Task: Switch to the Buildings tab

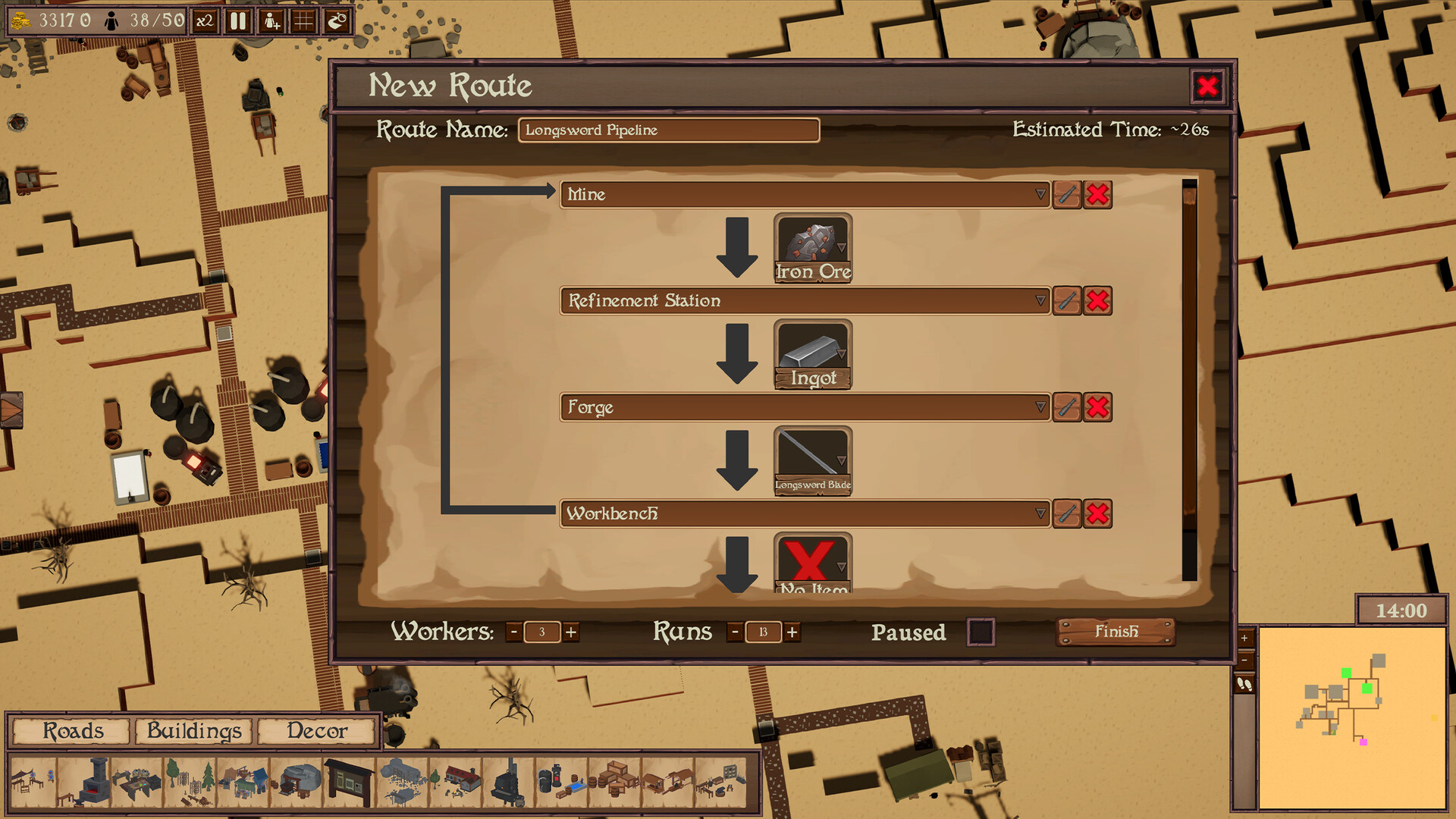Action: point(193,731)
